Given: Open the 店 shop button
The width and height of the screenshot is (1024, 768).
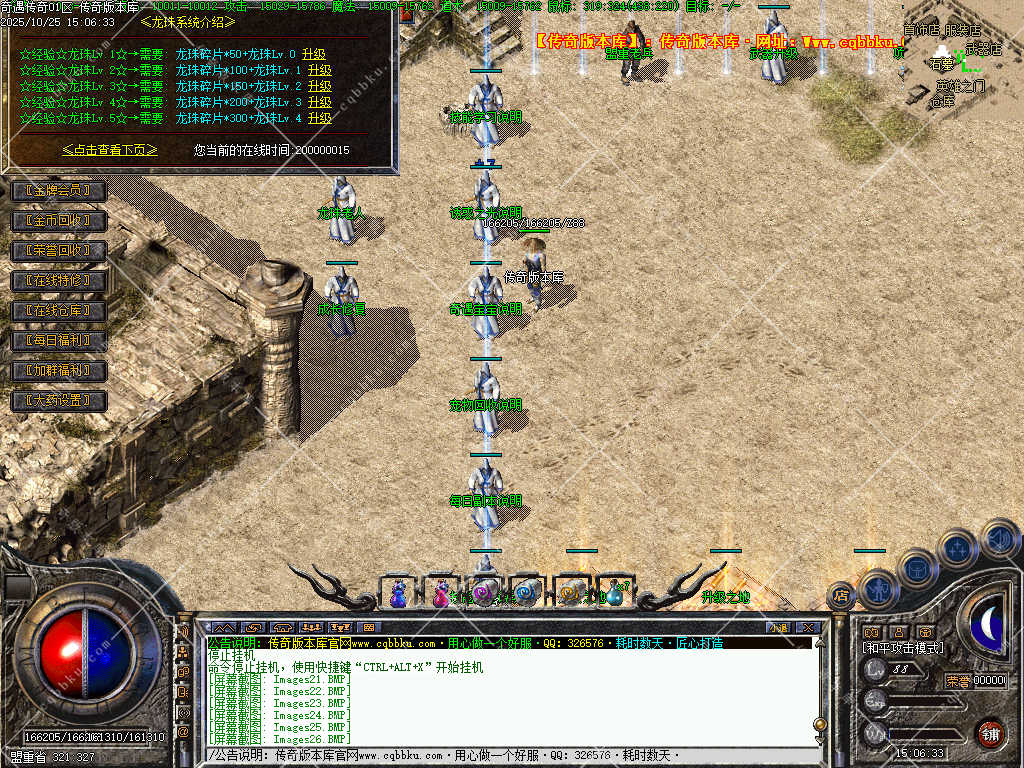Looking at the screenshot, I should click(x=841, y=596).
